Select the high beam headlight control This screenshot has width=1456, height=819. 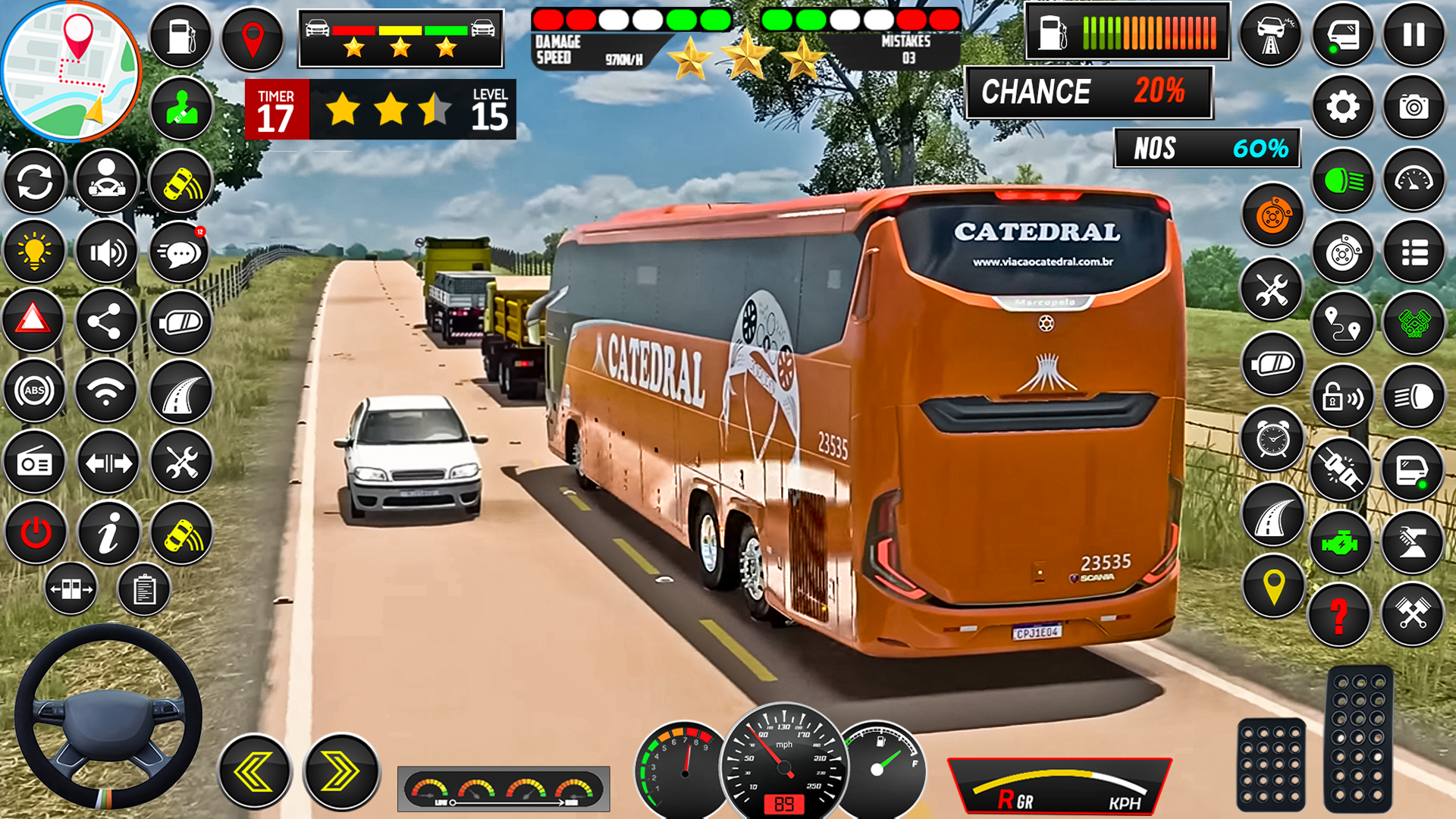[1341, 179]
